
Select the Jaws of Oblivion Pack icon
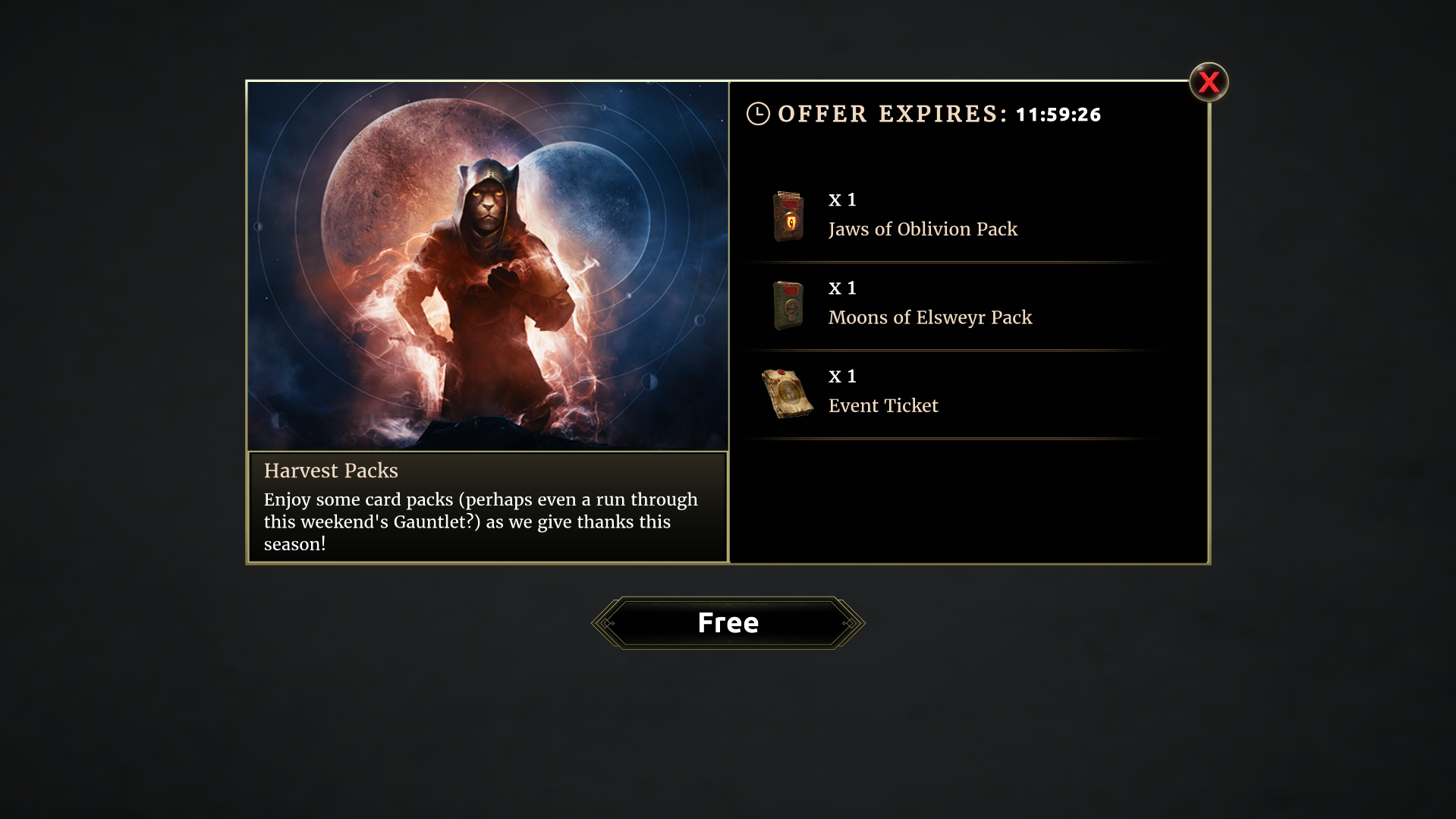click(x=788, y=216)
